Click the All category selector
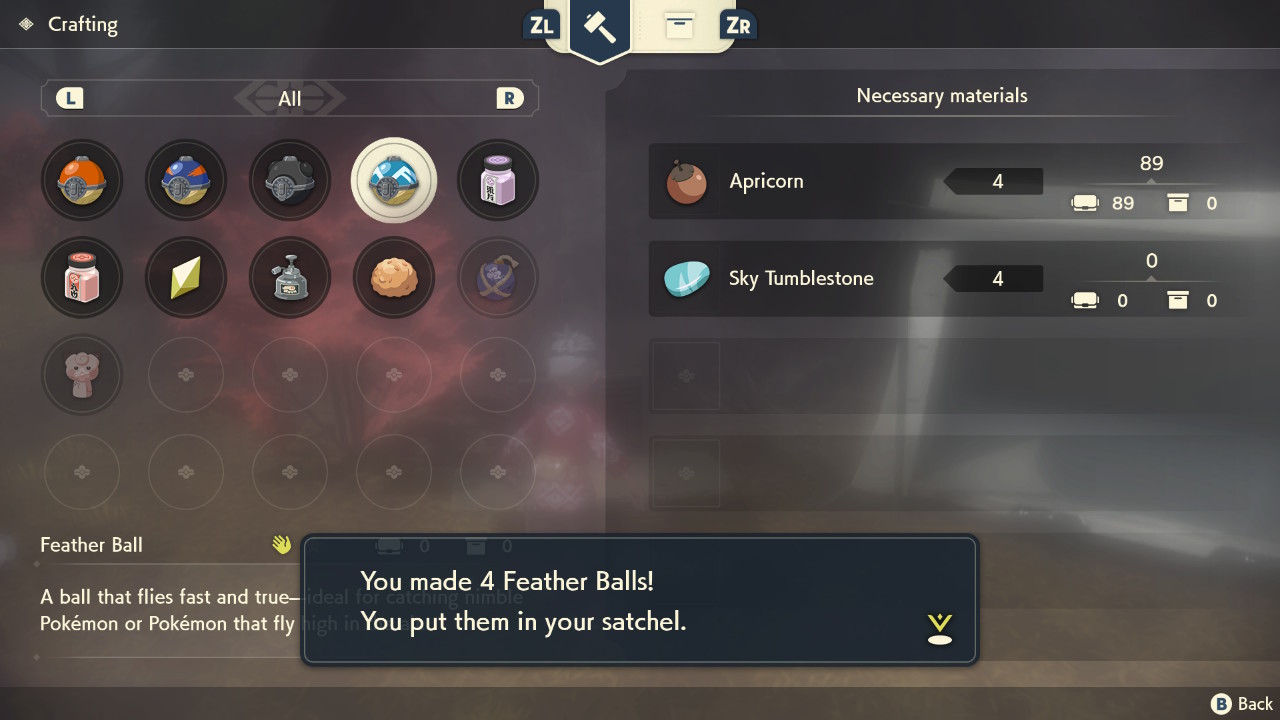This screenshot has width=1280, height=720. click(x=290, y=98)
